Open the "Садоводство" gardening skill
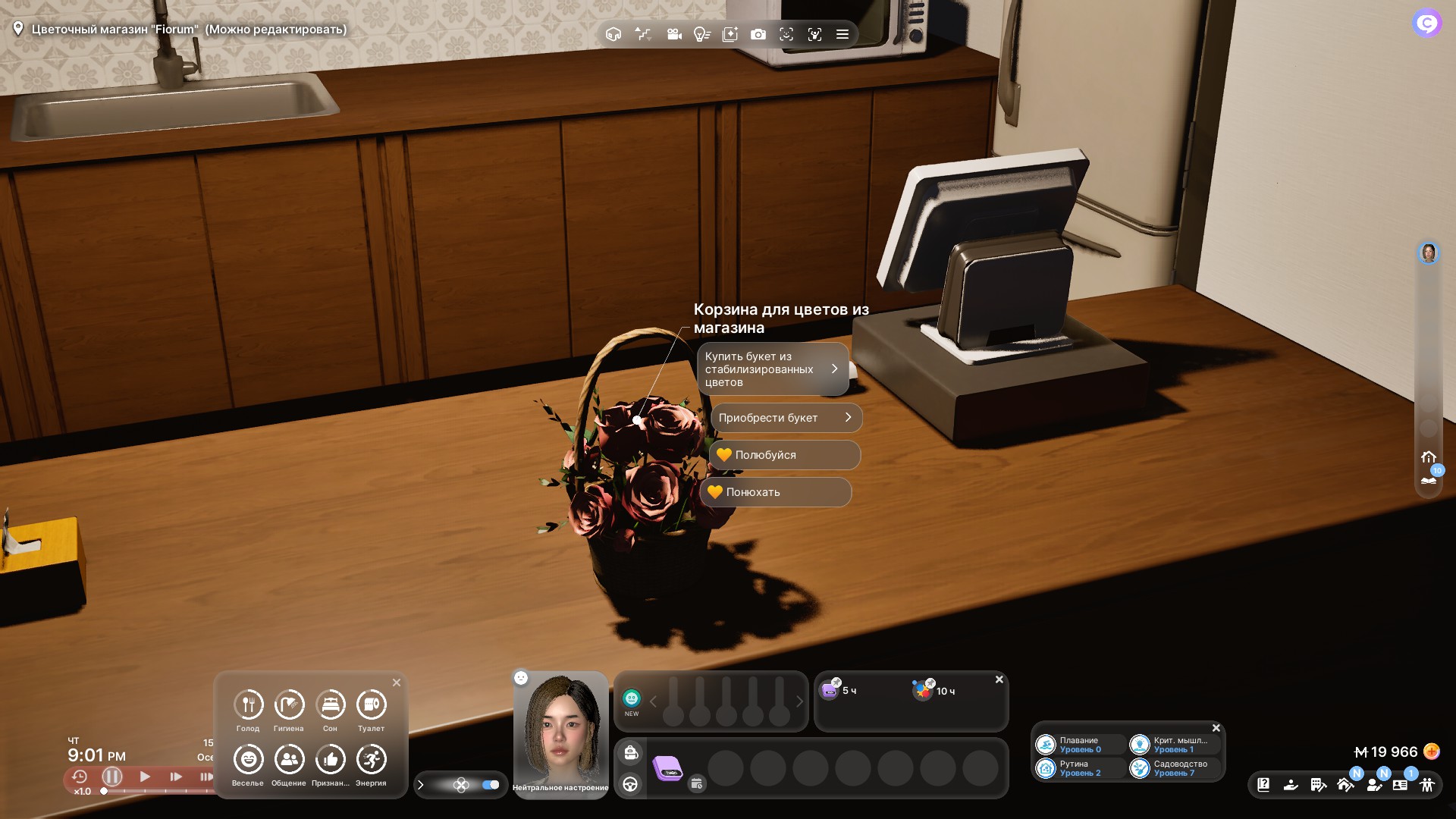Image resolution: width=1456 pixels, height=819 pixels. (x=1175, y=768)
